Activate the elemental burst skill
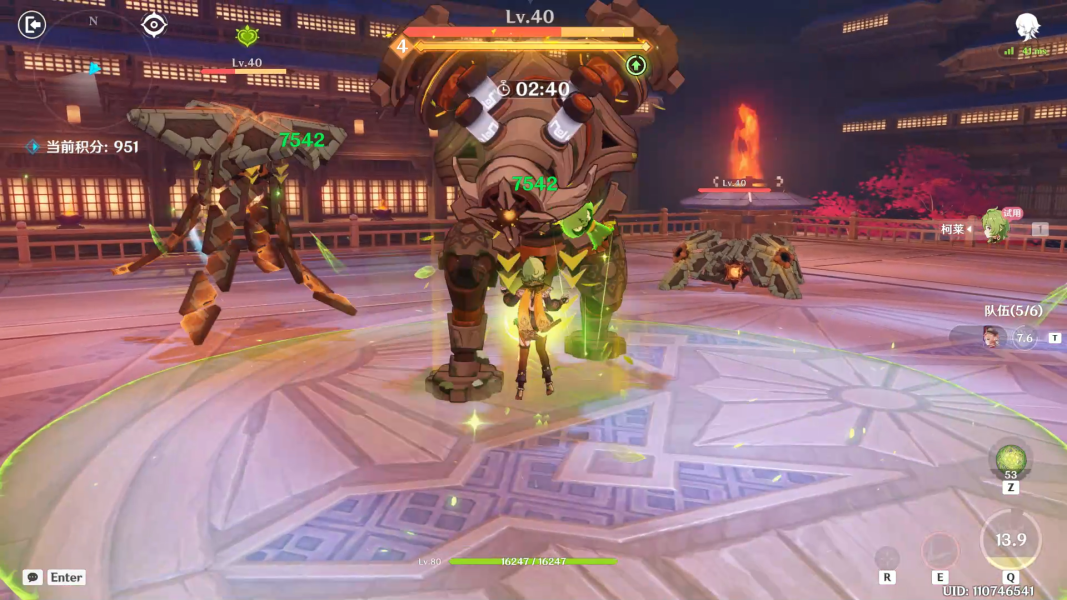This screenshot has height=600, width=1067. pyautogui.click(x=1010, y=541)
